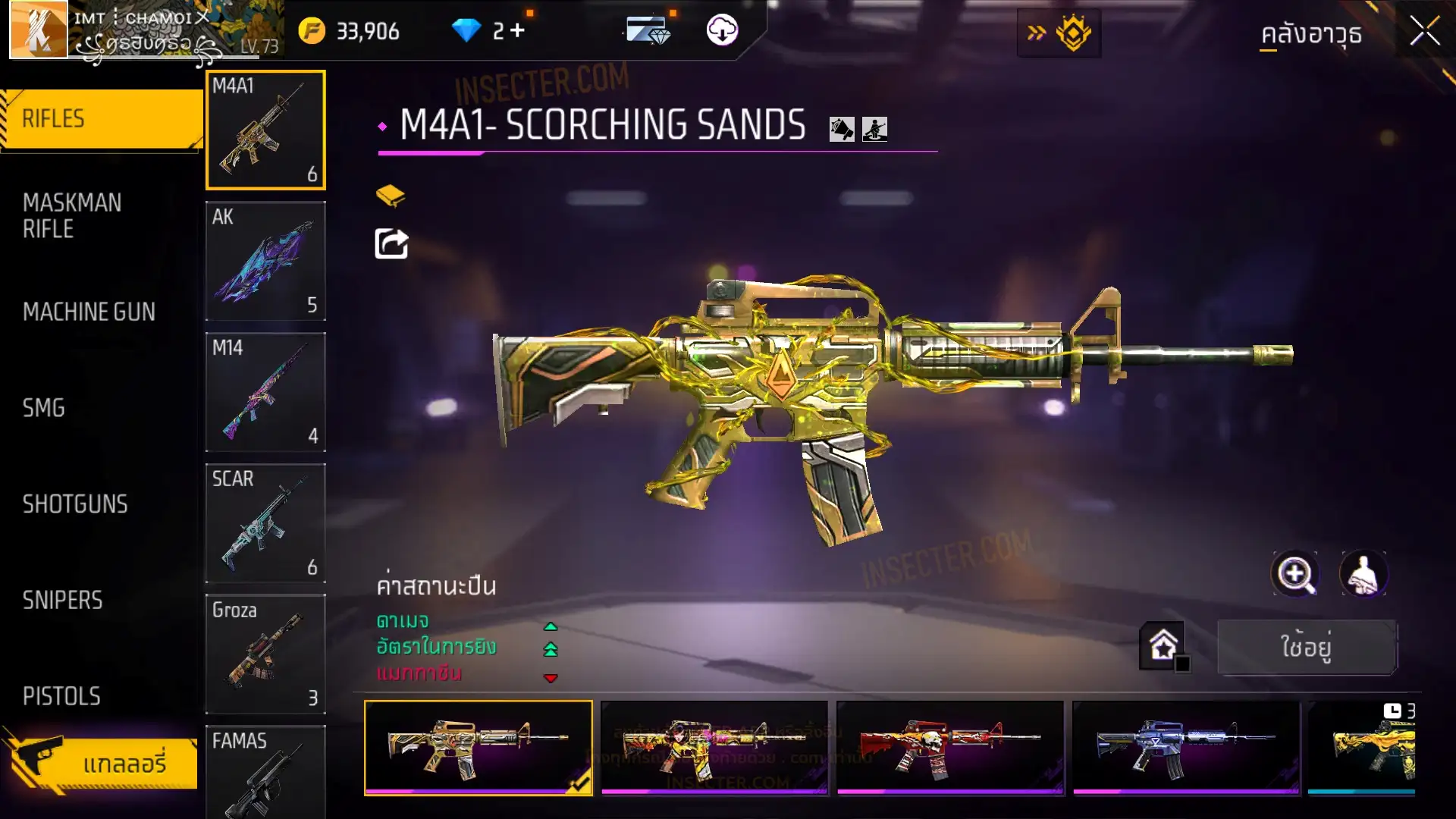The width and height of the screenshot is (1456, 819).
Task: Pick the SCAR weapon tile
Action: tap(265, 523)
